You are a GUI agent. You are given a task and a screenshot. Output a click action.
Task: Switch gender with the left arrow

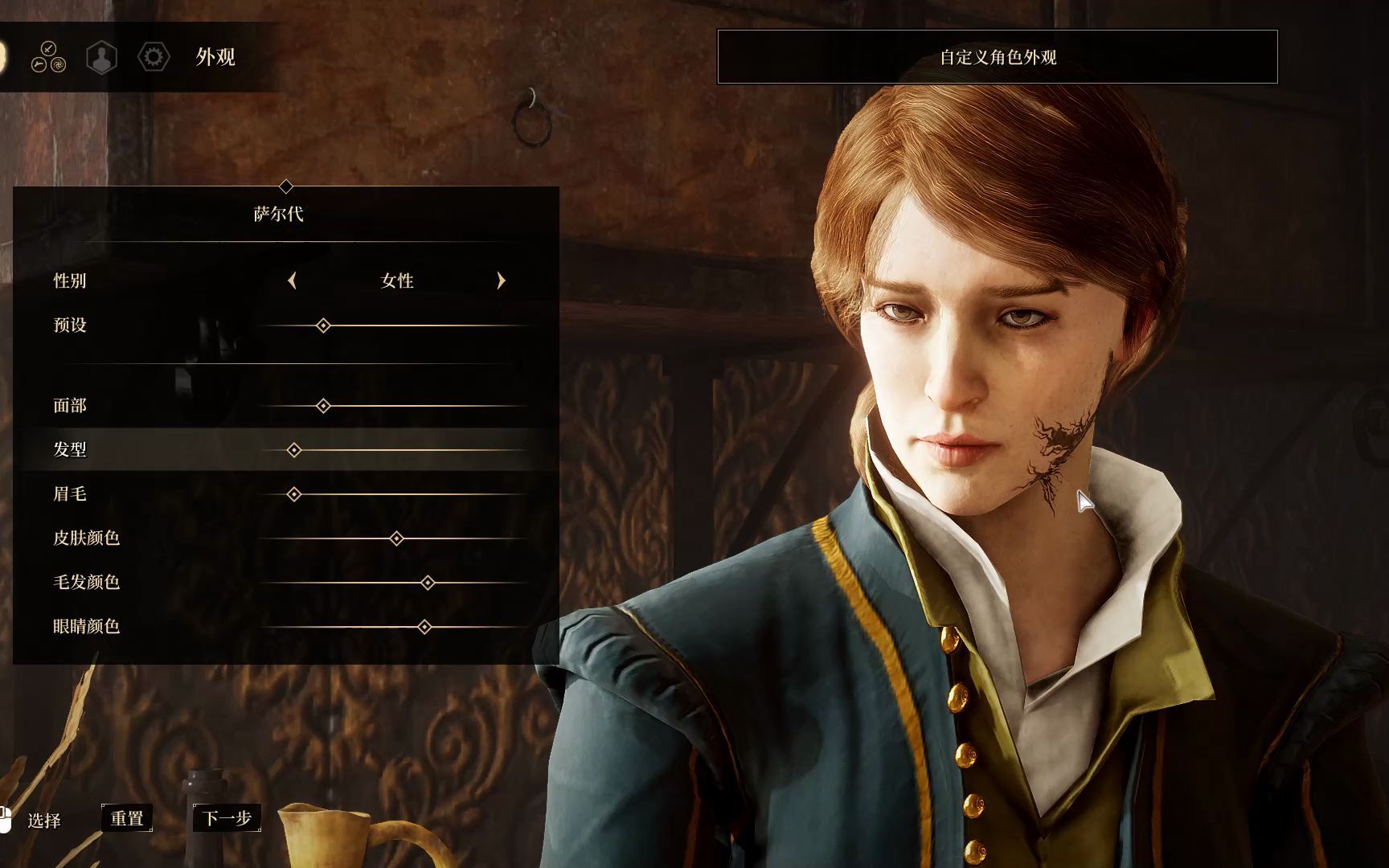292,280
